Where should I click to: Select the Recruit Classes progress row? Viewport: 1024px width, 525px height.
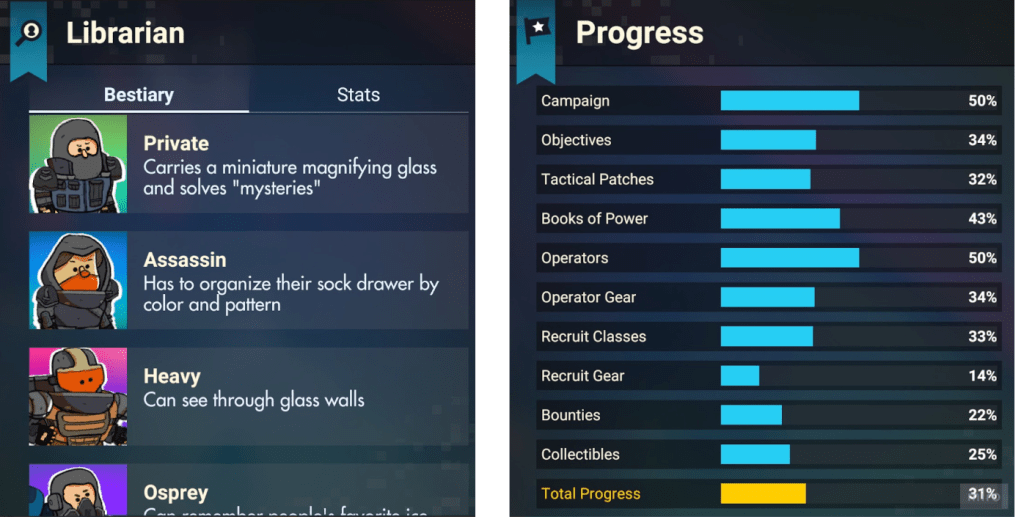[x=768, y=336]
